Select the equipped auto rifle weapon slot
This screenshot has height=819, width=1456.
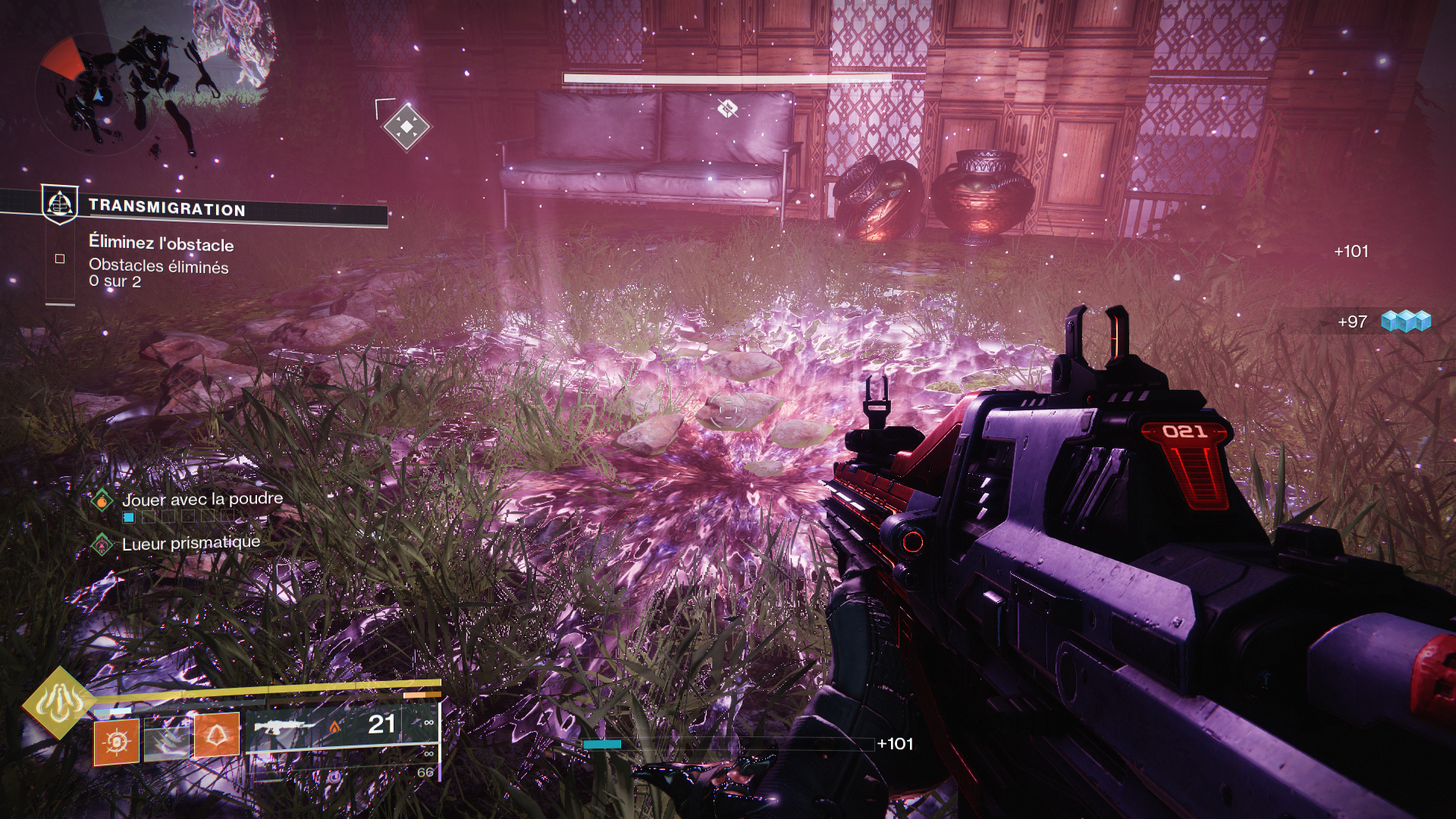point(326,726)
